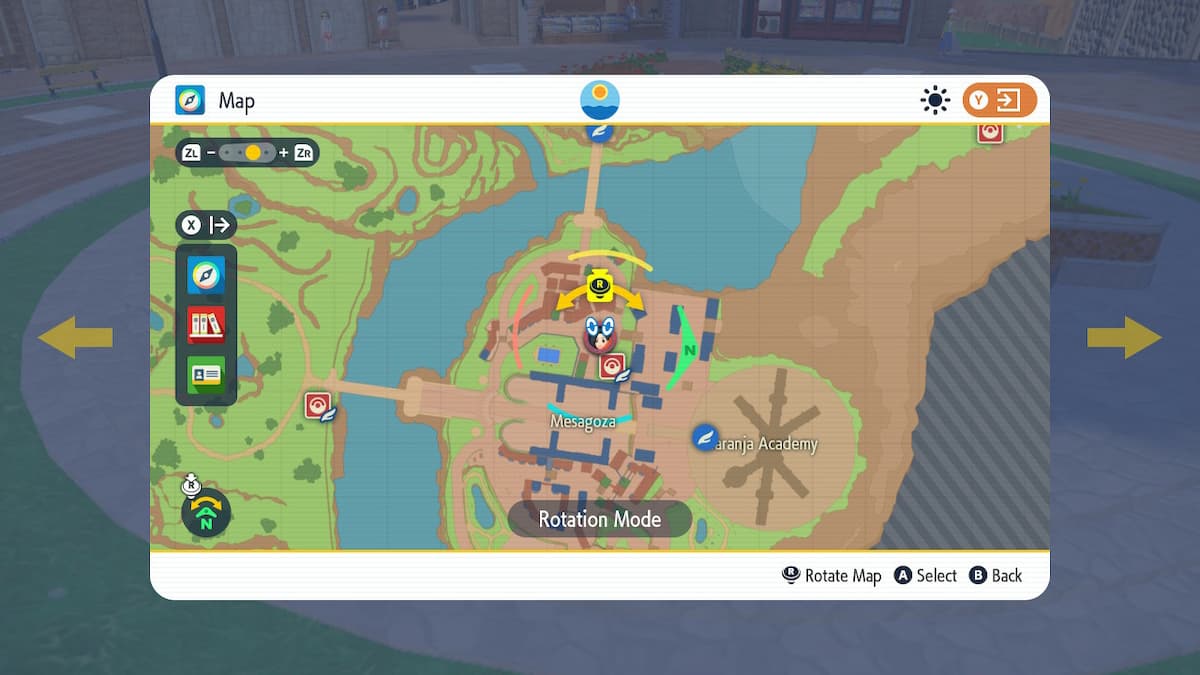Screen dimensions: 1200x675
Task: Select the Naranja Academy fly point marker
Action: [x=706, y=437]
